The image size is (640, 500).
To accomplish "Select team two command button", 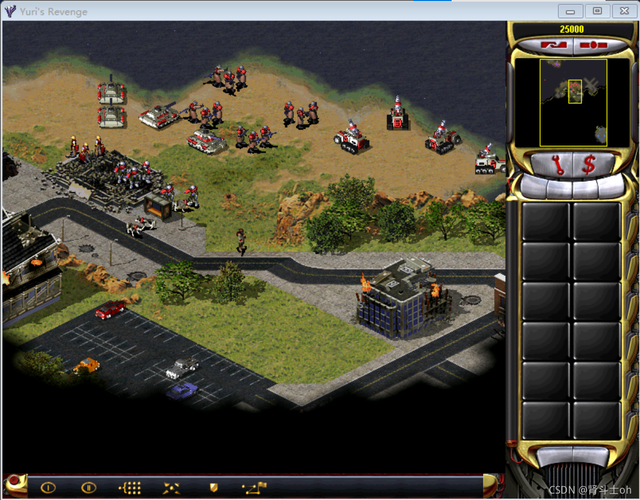I will click(x=88, y=487).
